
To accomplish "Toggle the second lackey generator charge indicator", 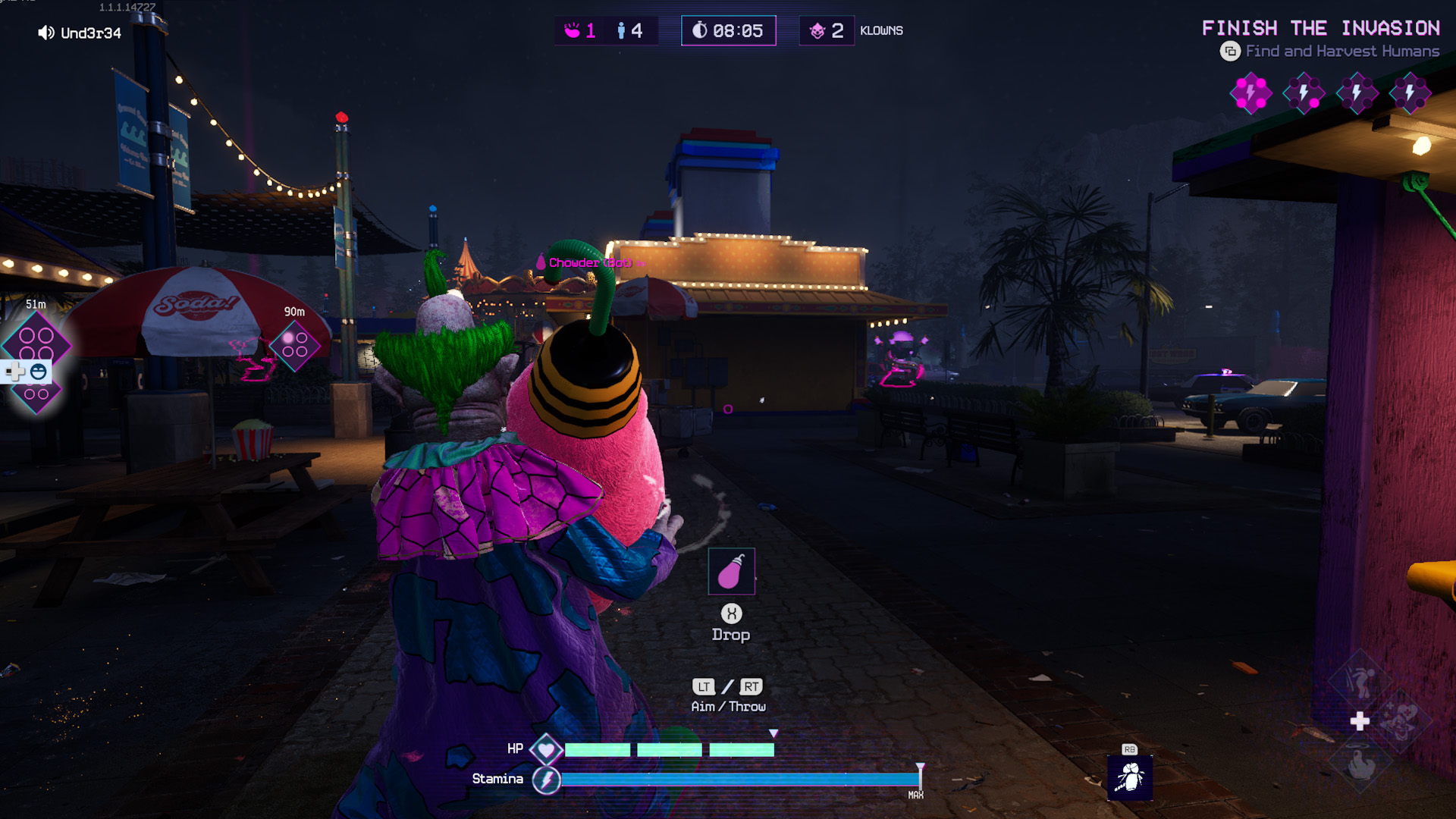I will tap(1303, 93).
